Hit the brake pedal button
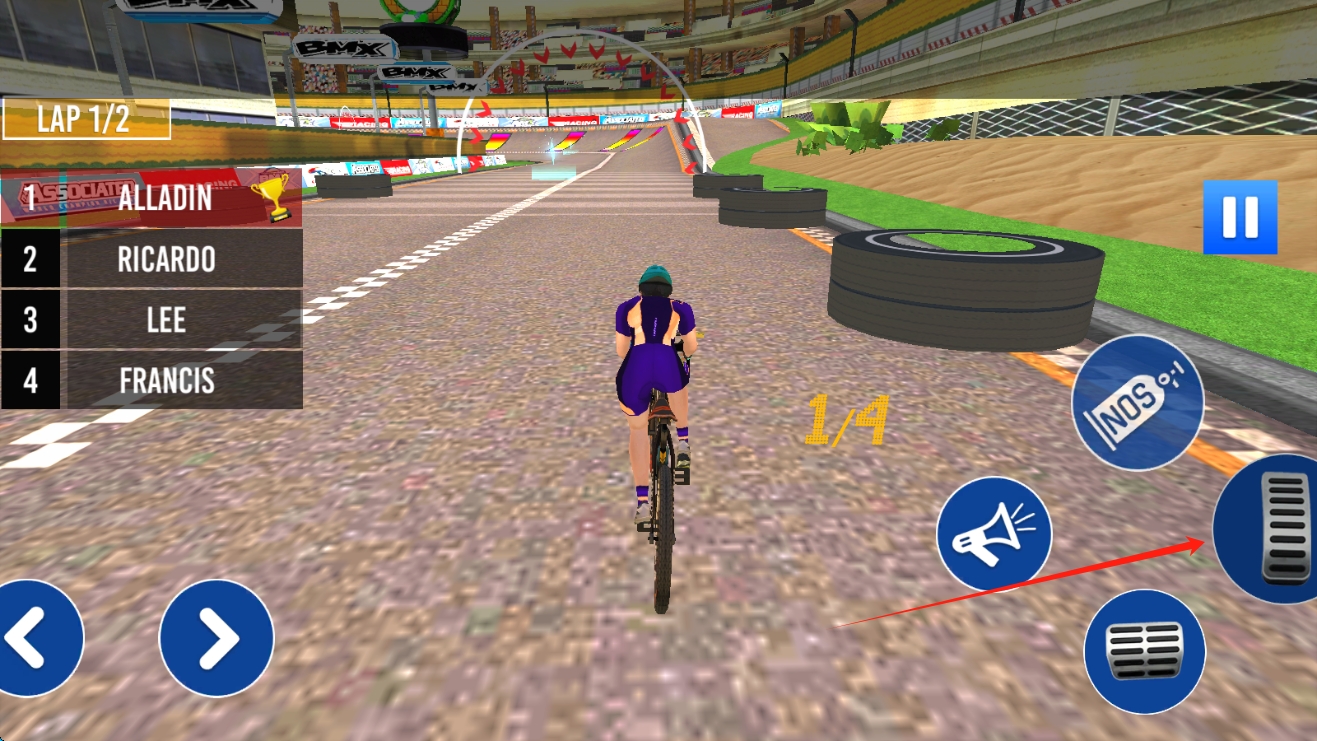 (x=1144, y=651)
